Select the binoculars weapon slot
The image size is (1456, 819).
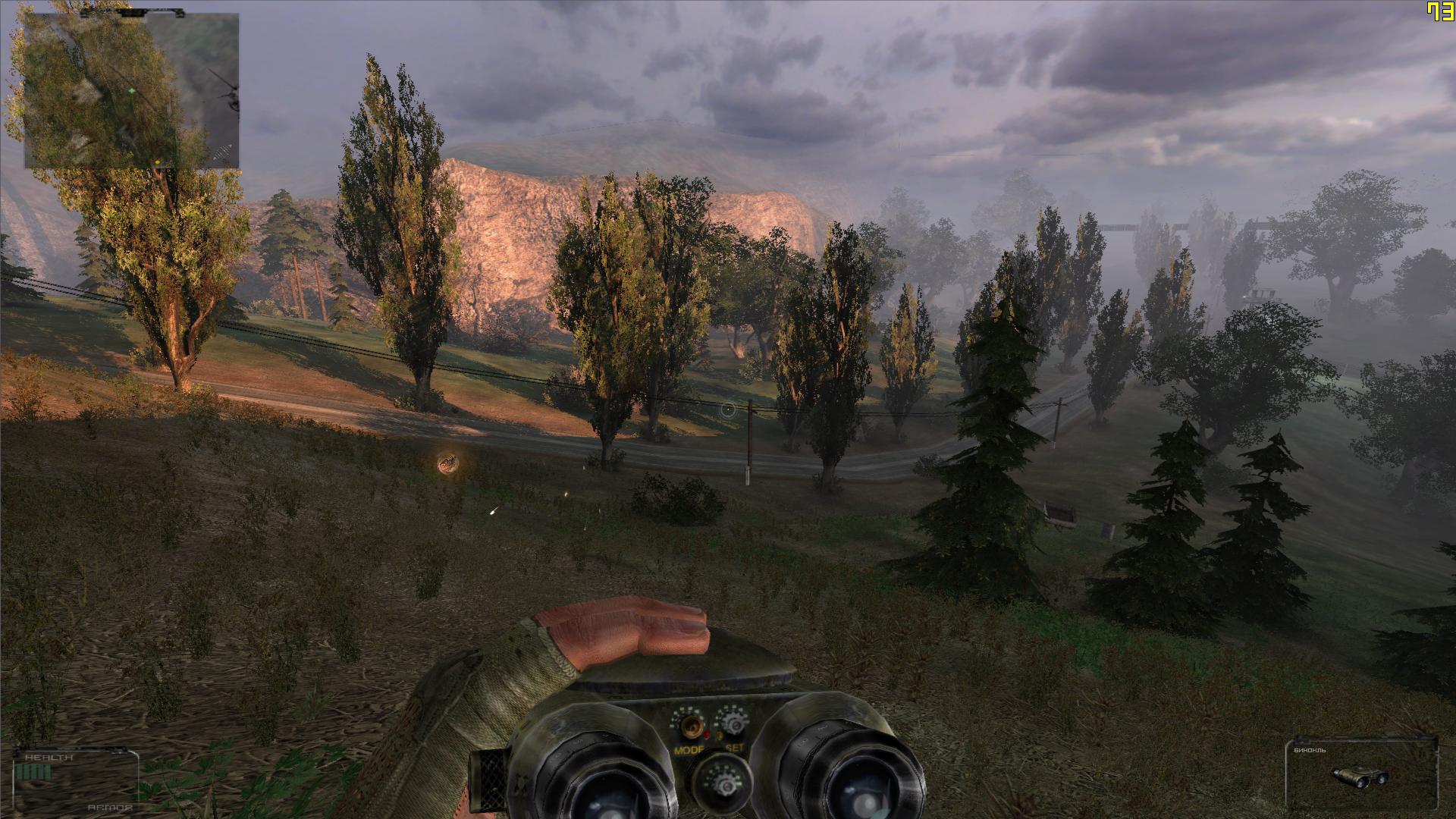[1360, 774]
